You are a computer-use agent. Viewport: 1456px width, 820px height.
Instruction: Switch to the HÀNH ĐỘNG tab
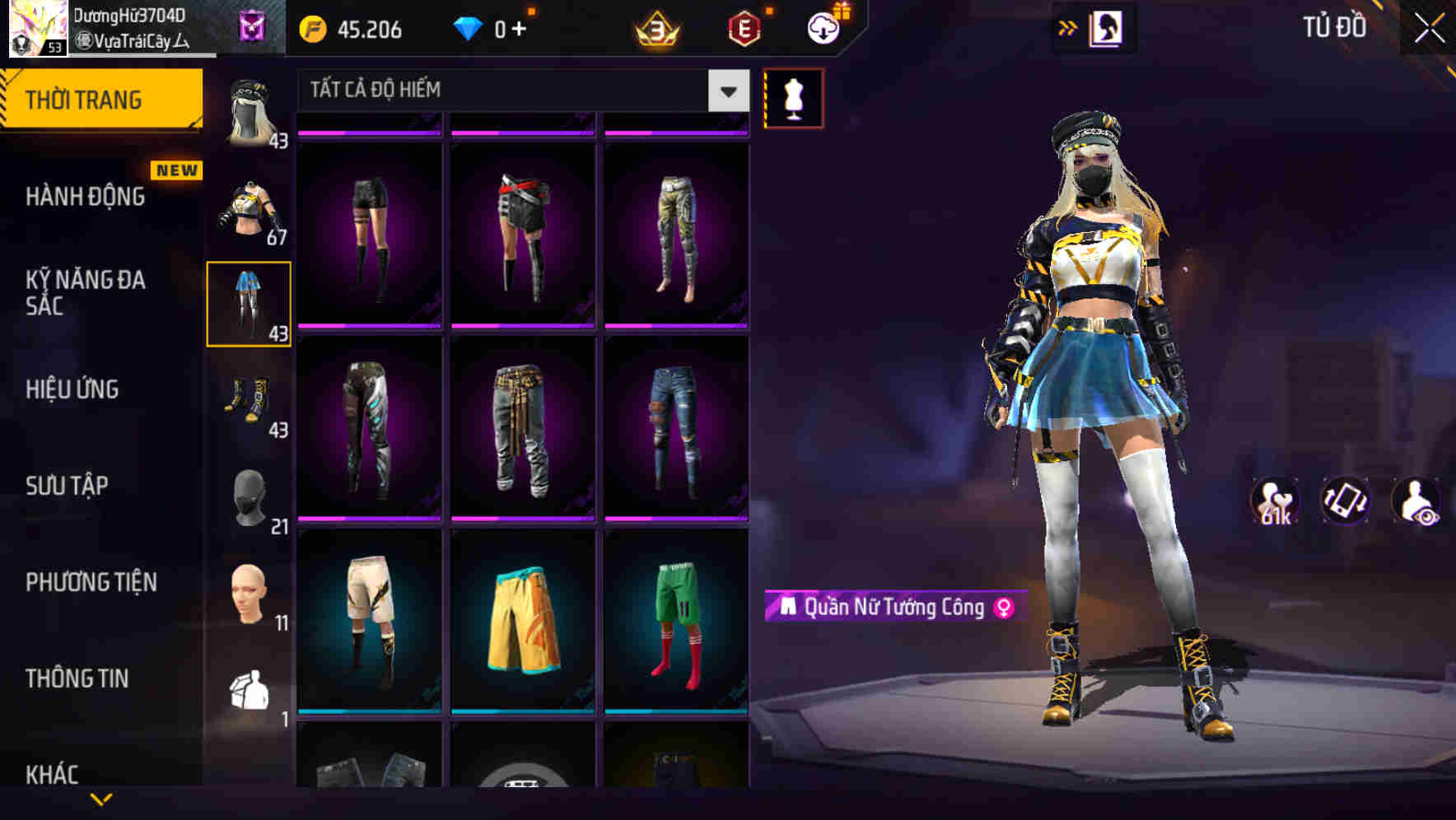tap(85, 197)
